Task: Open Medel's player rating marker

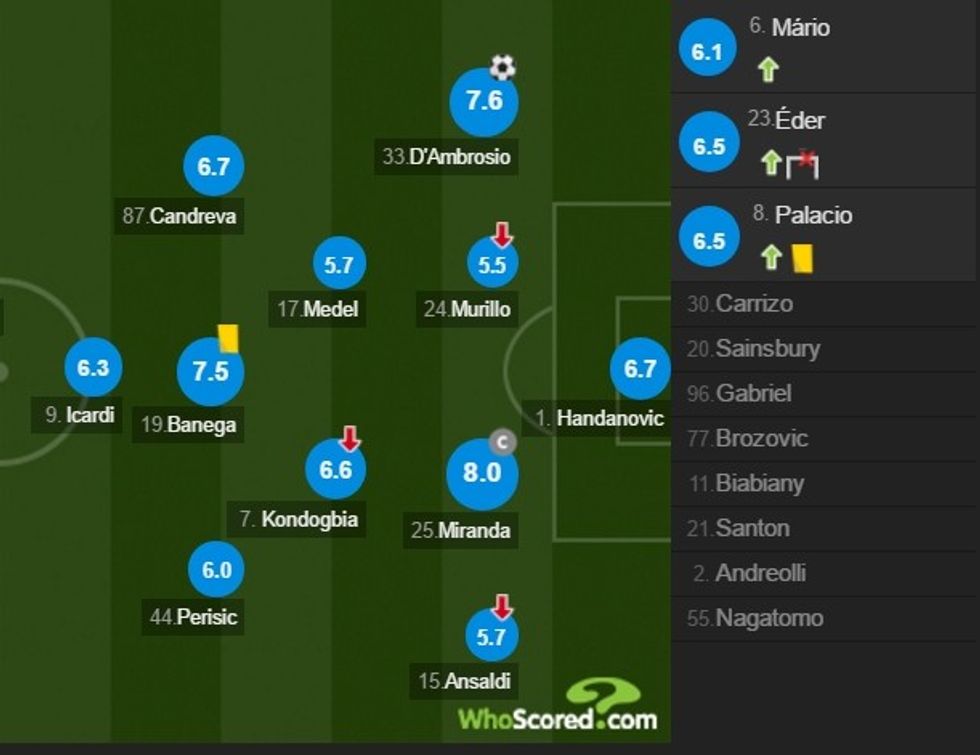Action: coord(339,264)
